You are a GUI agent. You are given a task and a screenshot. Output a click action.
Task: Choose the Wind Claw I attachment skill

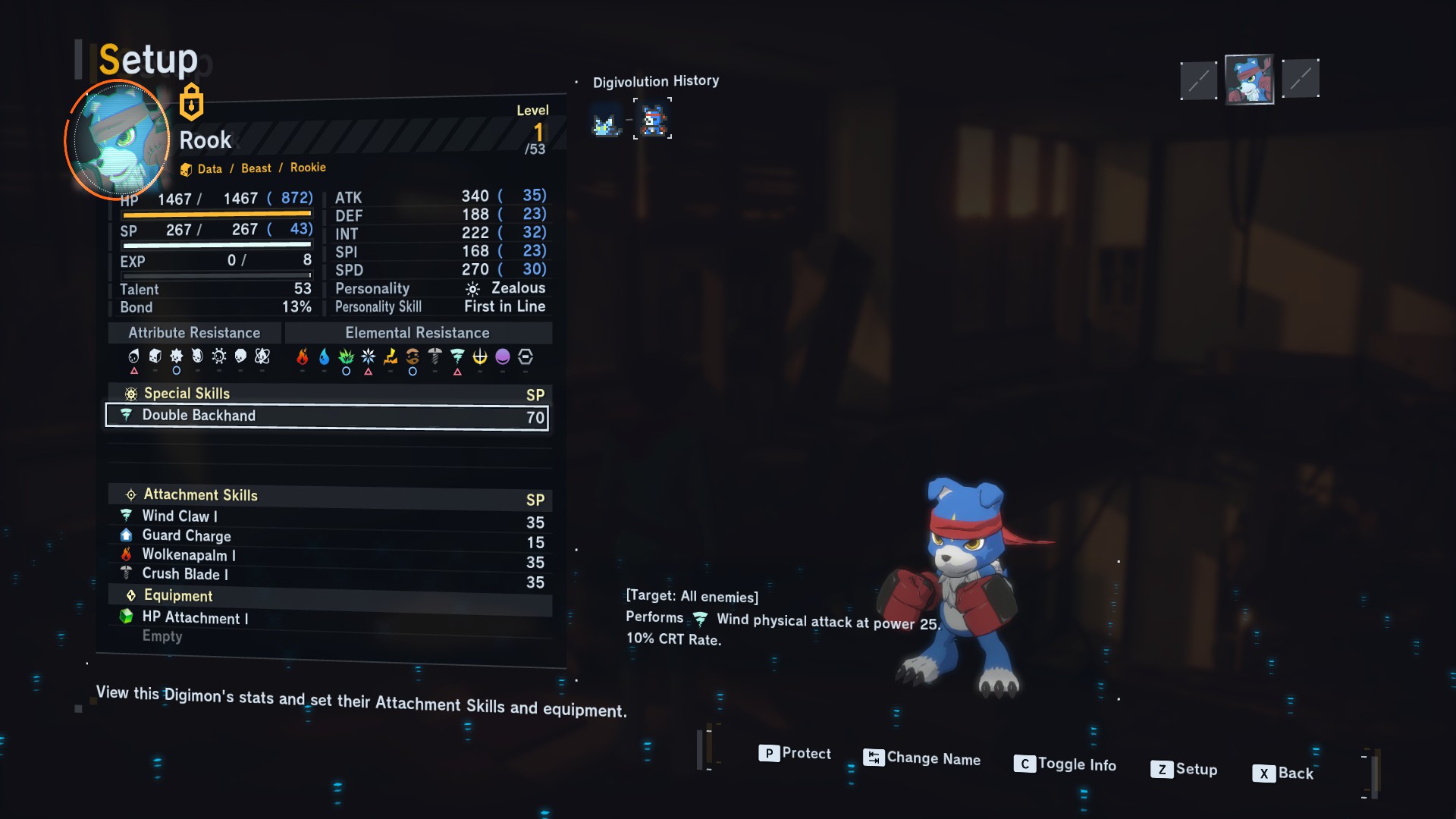180,516
